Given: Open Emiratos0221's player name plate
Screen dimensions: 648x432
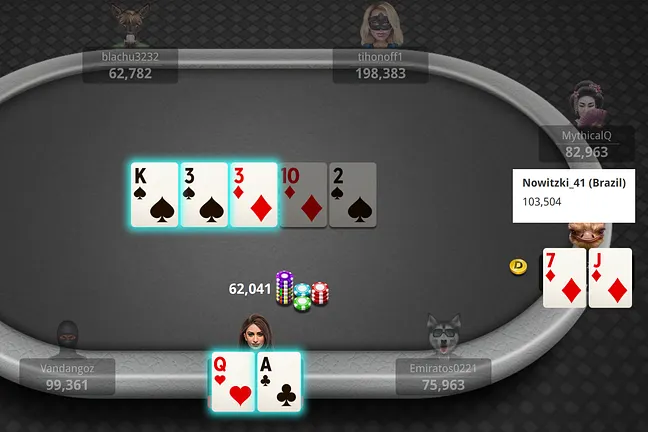Looking at the screenshot, I should (443, 376).
